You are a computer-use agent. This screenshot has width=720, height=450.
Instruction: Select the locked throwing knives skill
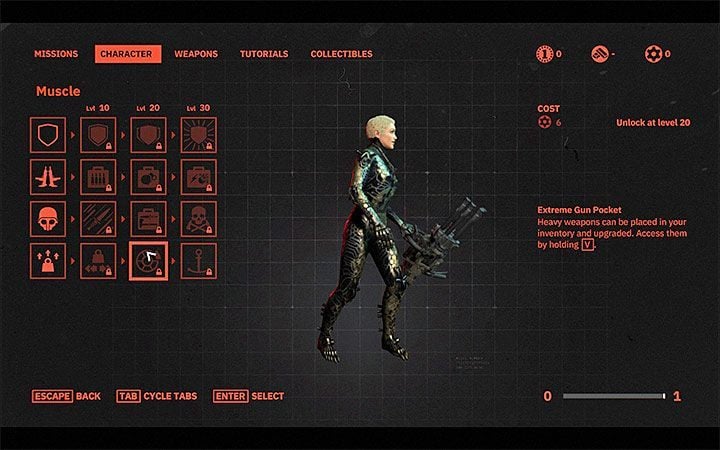(98, 219)
